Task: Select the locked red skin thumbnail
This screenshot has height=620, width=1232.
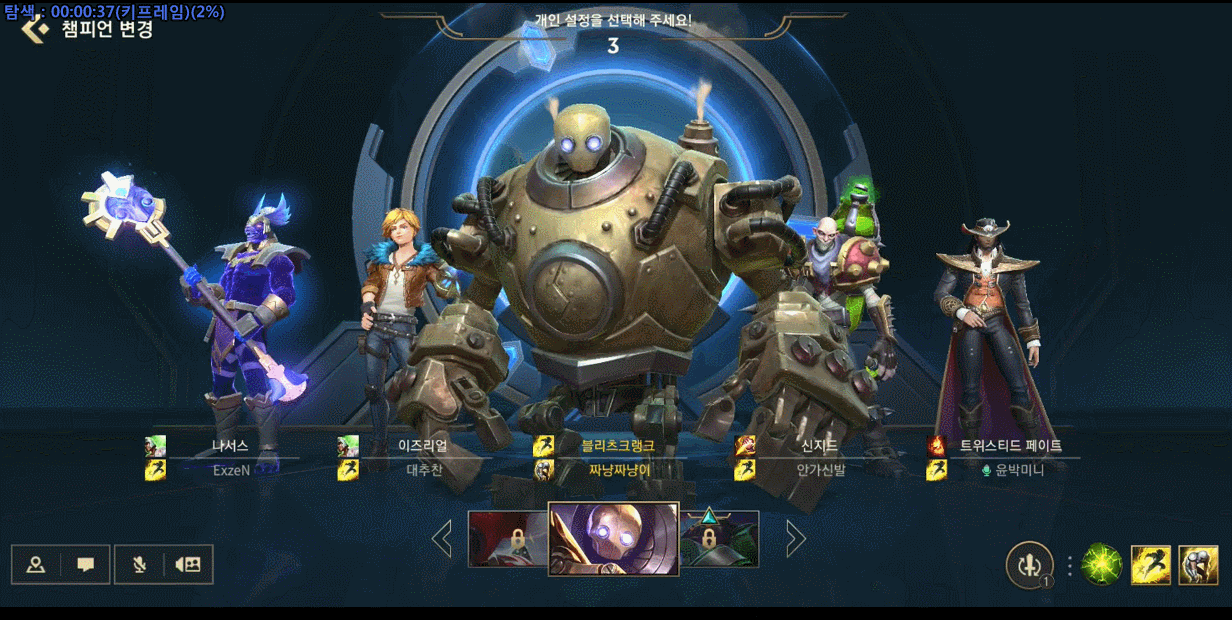Action: 508,539
